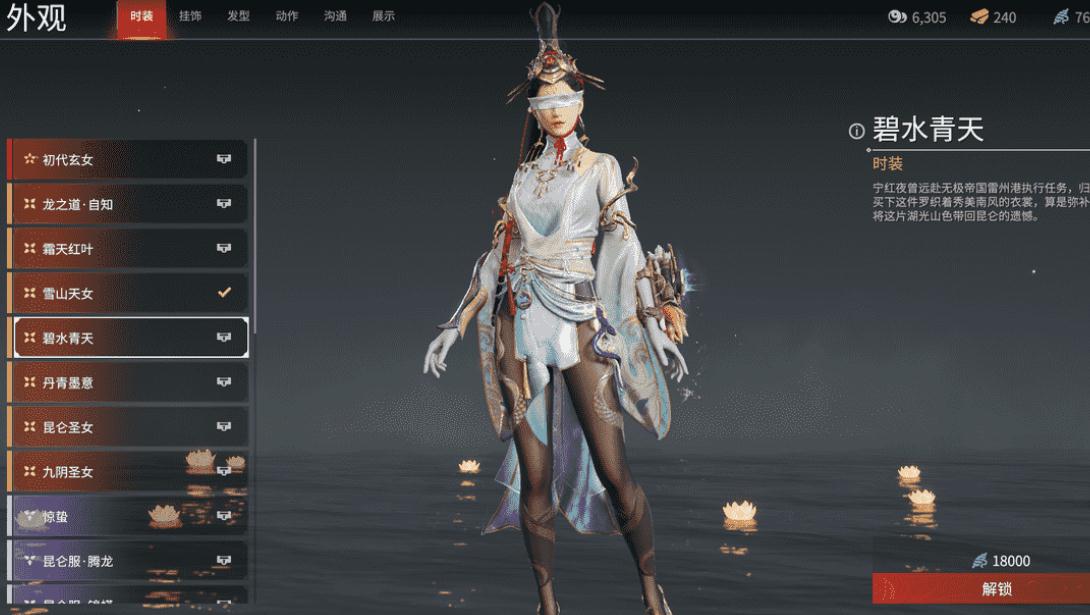Viewport: 1090px width, 615px height.
Task: Pick the 九阴圣女 outfit
Action: [128, 471]
